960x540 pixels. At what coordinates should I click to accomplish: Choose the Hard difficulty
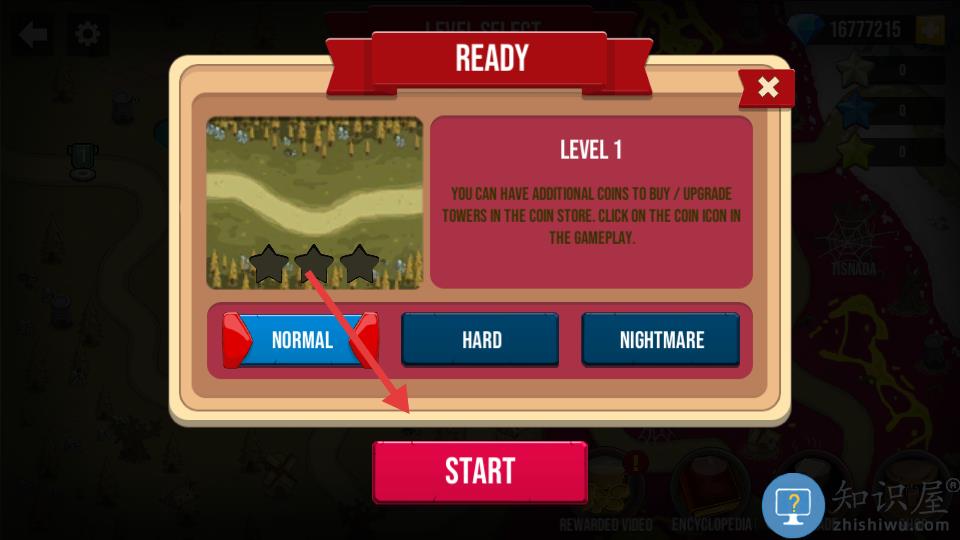coord(481,340)
